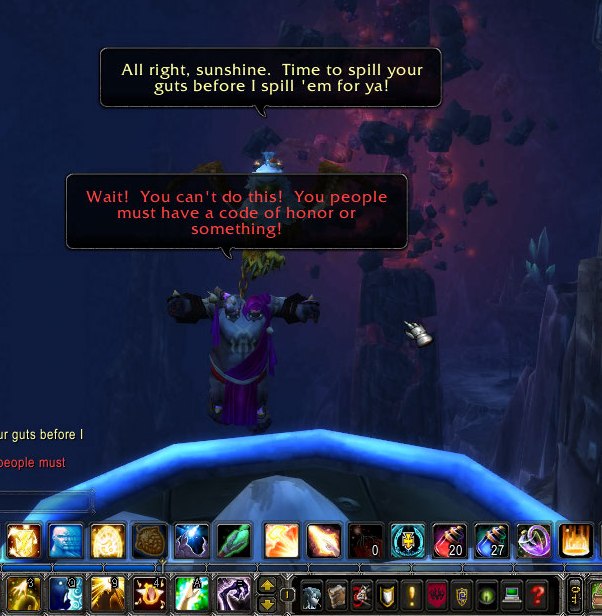Use the red potion with 20 charges

(x=448, y=541)
